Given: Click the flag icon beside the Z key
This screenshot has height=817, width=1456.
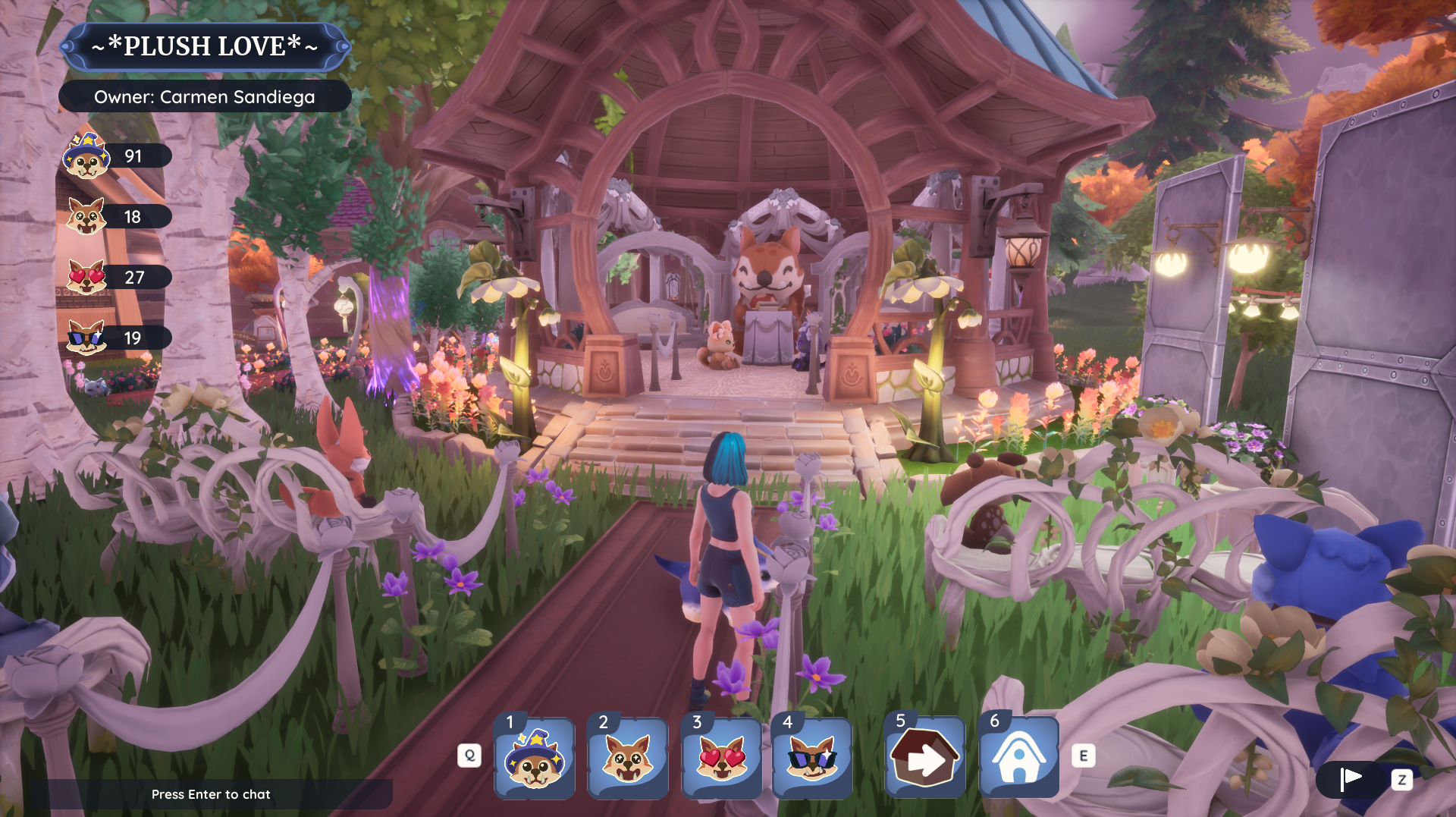Looking at the screenshot, I should pos(1351,777).
